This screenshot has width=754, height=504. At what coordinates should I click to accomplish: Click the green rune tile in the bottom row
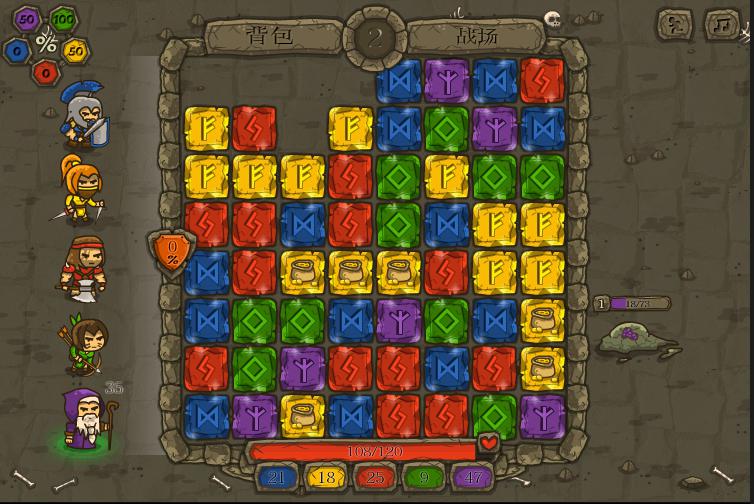tap(494, 416)
